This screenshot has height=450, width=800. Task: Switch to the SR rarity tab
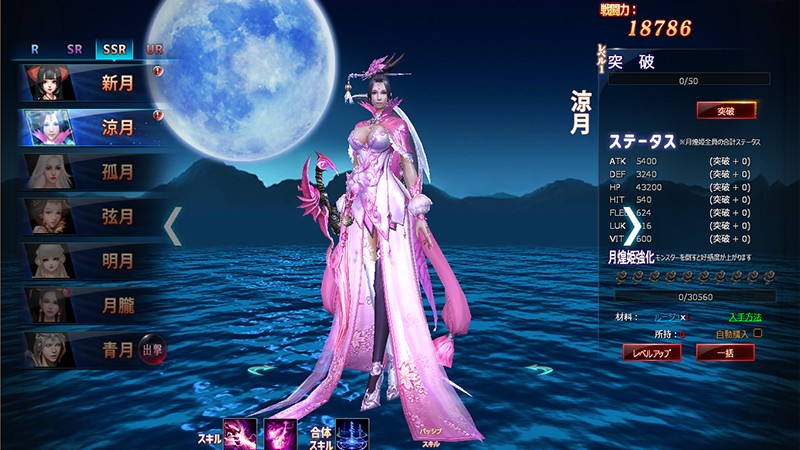(x=75, y=48)
